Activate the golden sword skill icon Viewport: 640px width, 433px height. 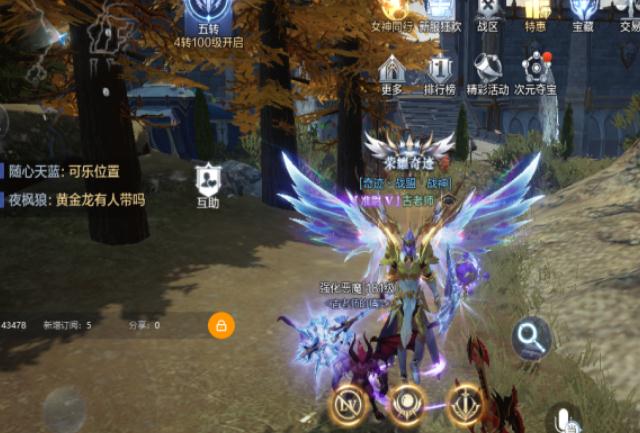[x=466, y=404]
